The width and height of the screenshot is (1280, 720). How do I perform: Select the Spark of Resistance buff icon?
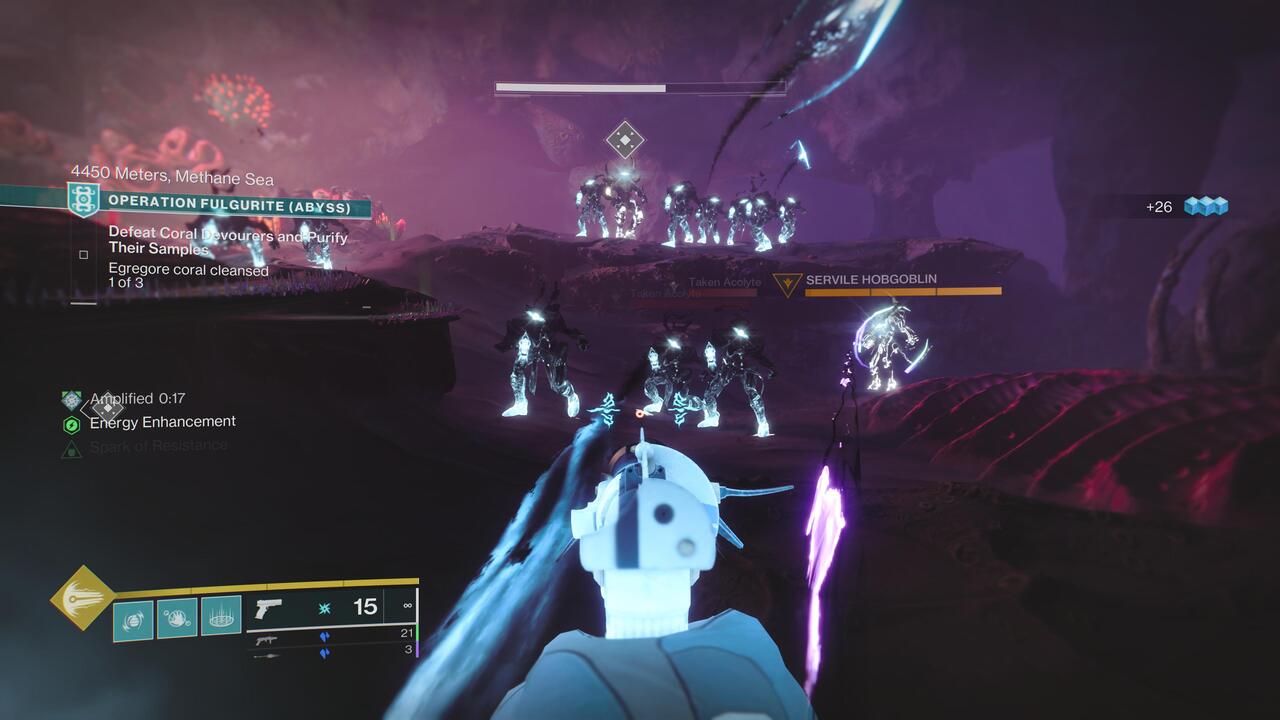pos(71,446)
